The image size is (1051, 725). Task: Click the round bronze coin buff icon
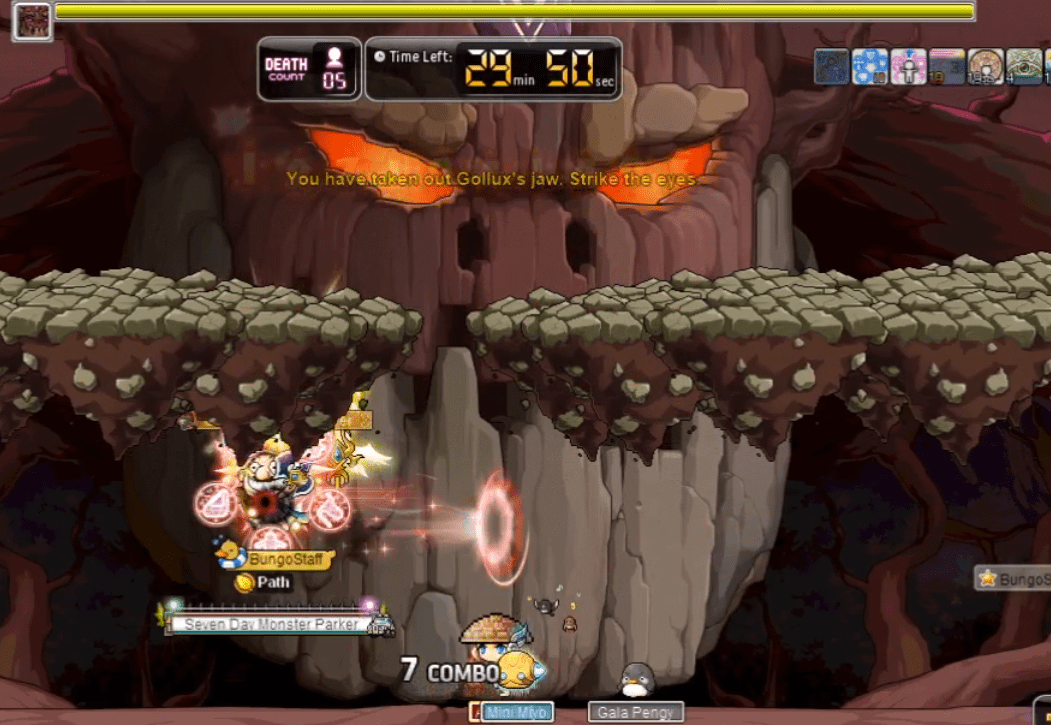(x=986, y=67)
